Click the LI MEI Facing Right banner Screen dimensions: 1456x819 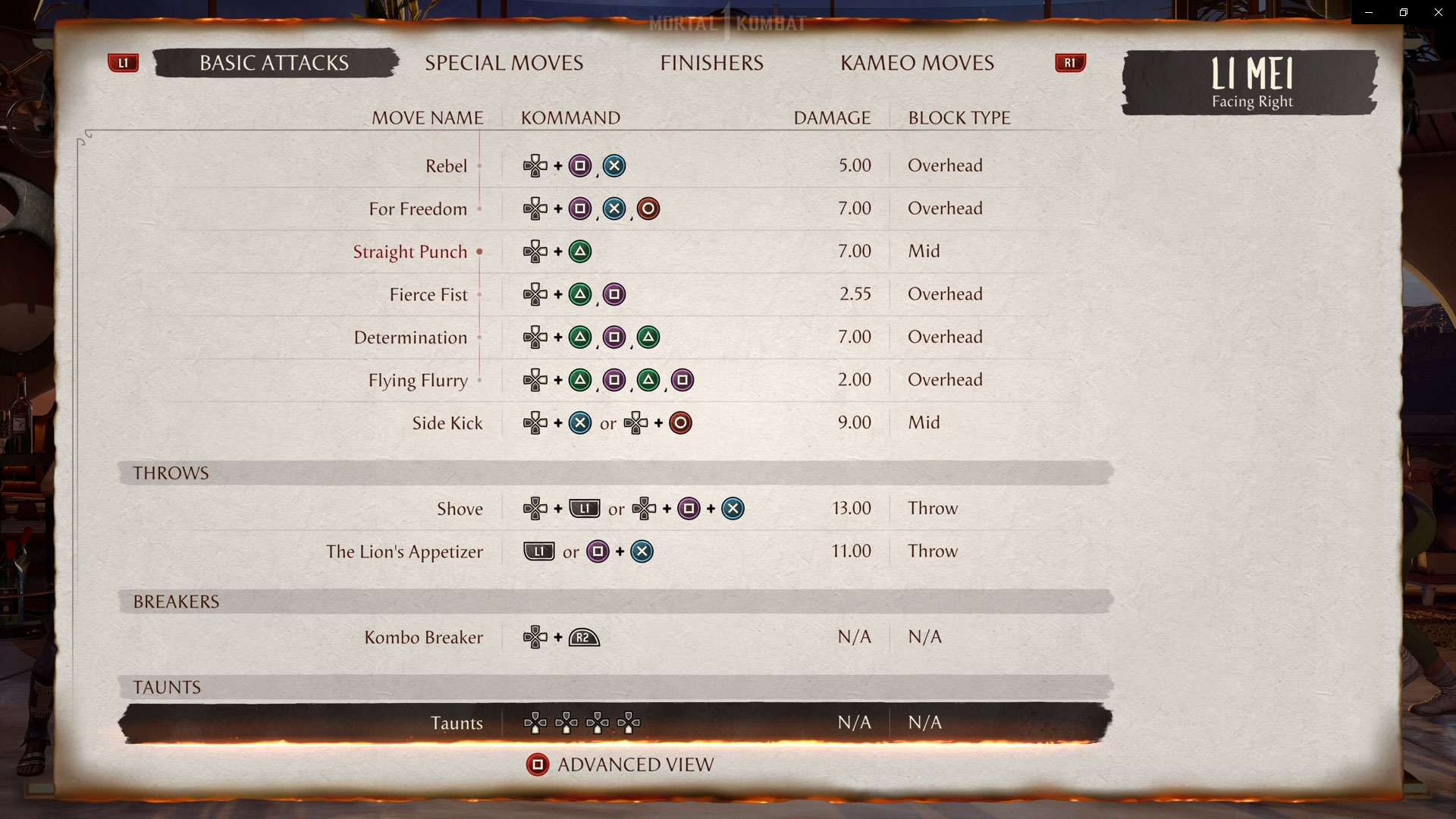[x=1250, y=84]
